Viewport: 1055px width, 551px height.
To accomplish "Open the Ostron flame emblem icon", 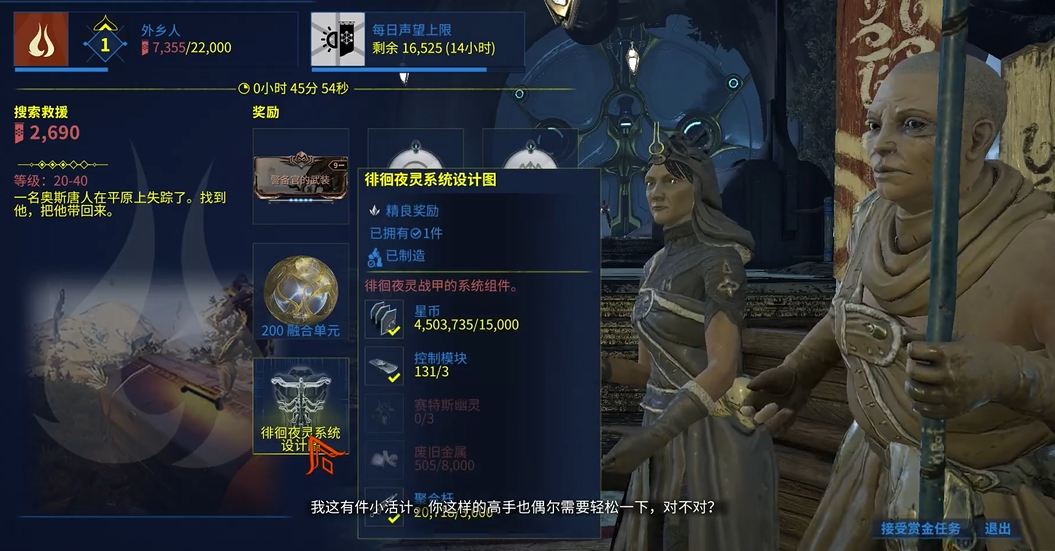I will coord(41,39).
